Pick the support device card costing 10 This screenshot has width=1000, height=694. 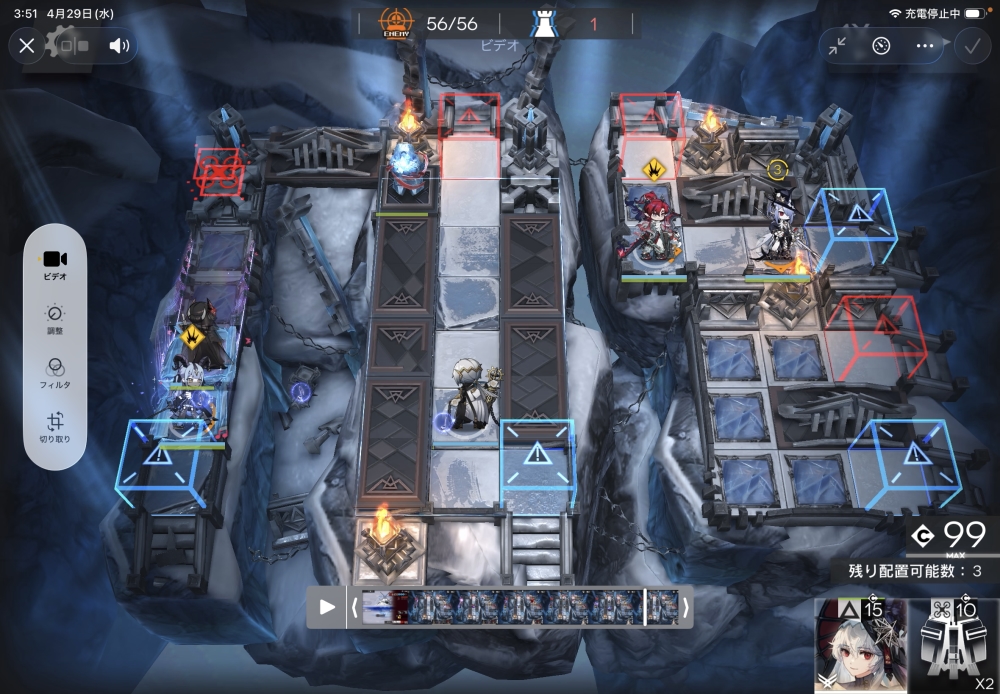click(954, 646)
